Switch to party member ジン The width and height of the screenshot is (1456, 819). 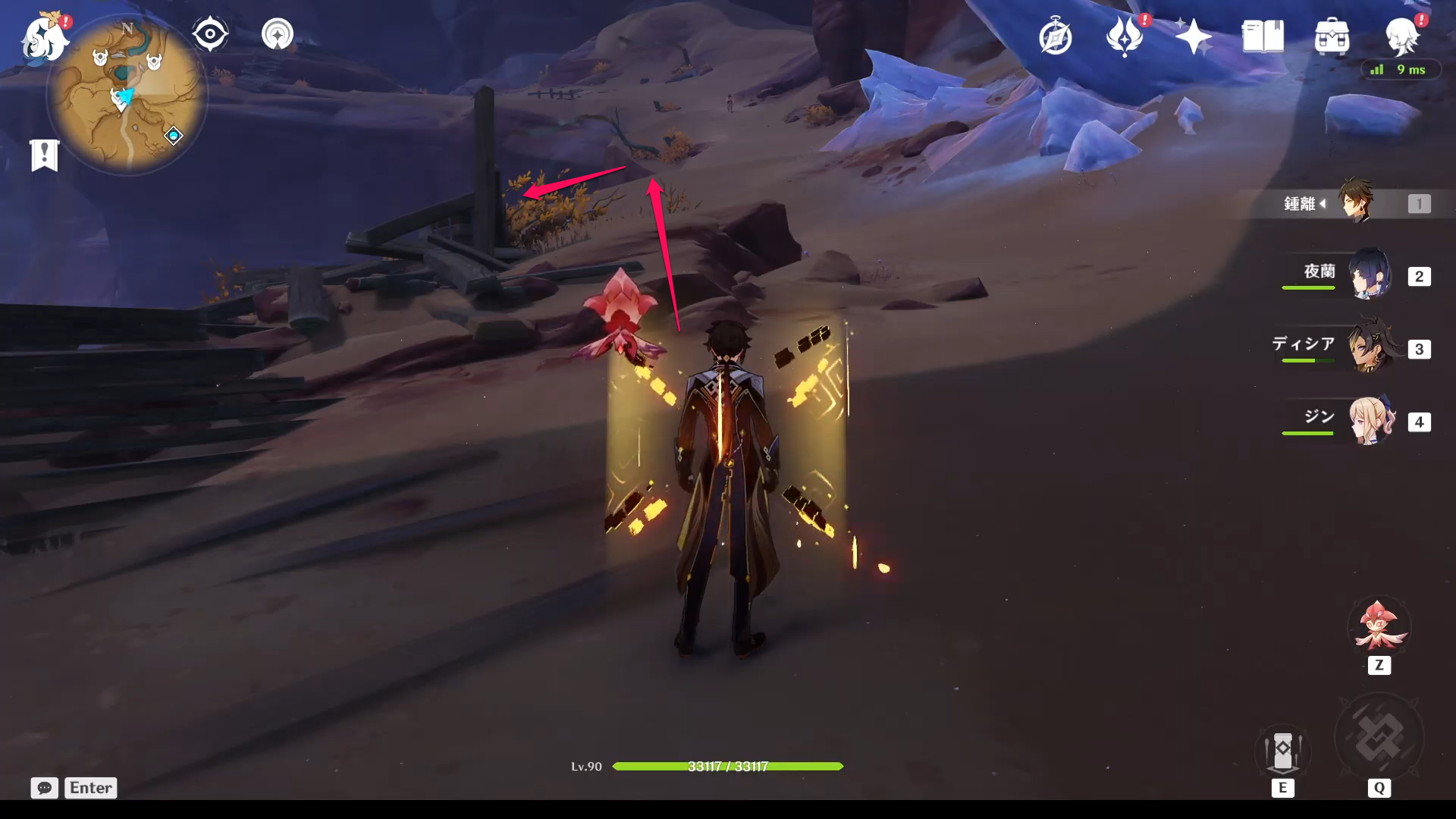(x=1368, y=420)
